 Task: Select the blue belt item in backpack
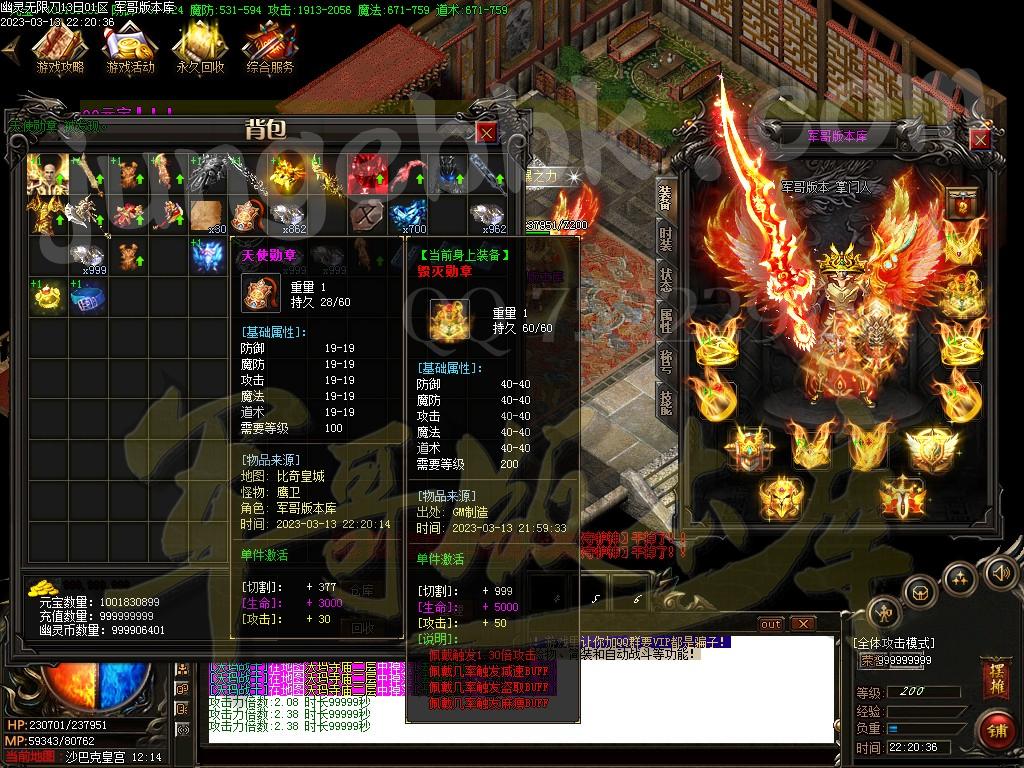click(88, 297)
